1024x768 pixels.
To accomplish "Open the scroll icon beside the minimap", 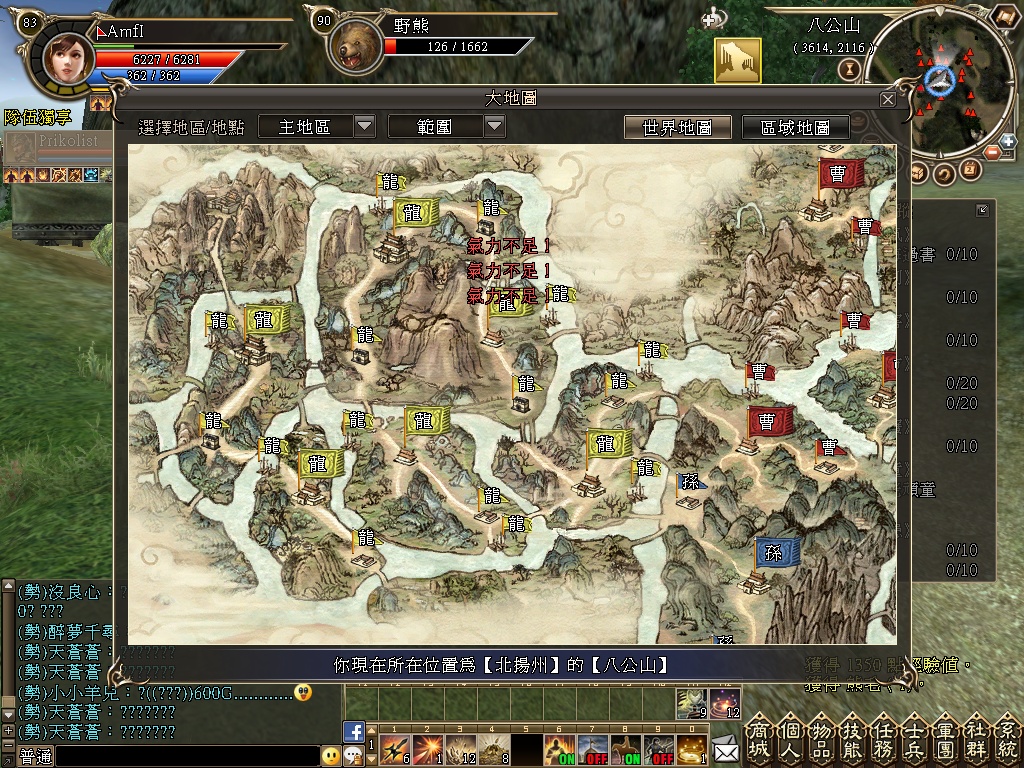I will coord(1005,17).
